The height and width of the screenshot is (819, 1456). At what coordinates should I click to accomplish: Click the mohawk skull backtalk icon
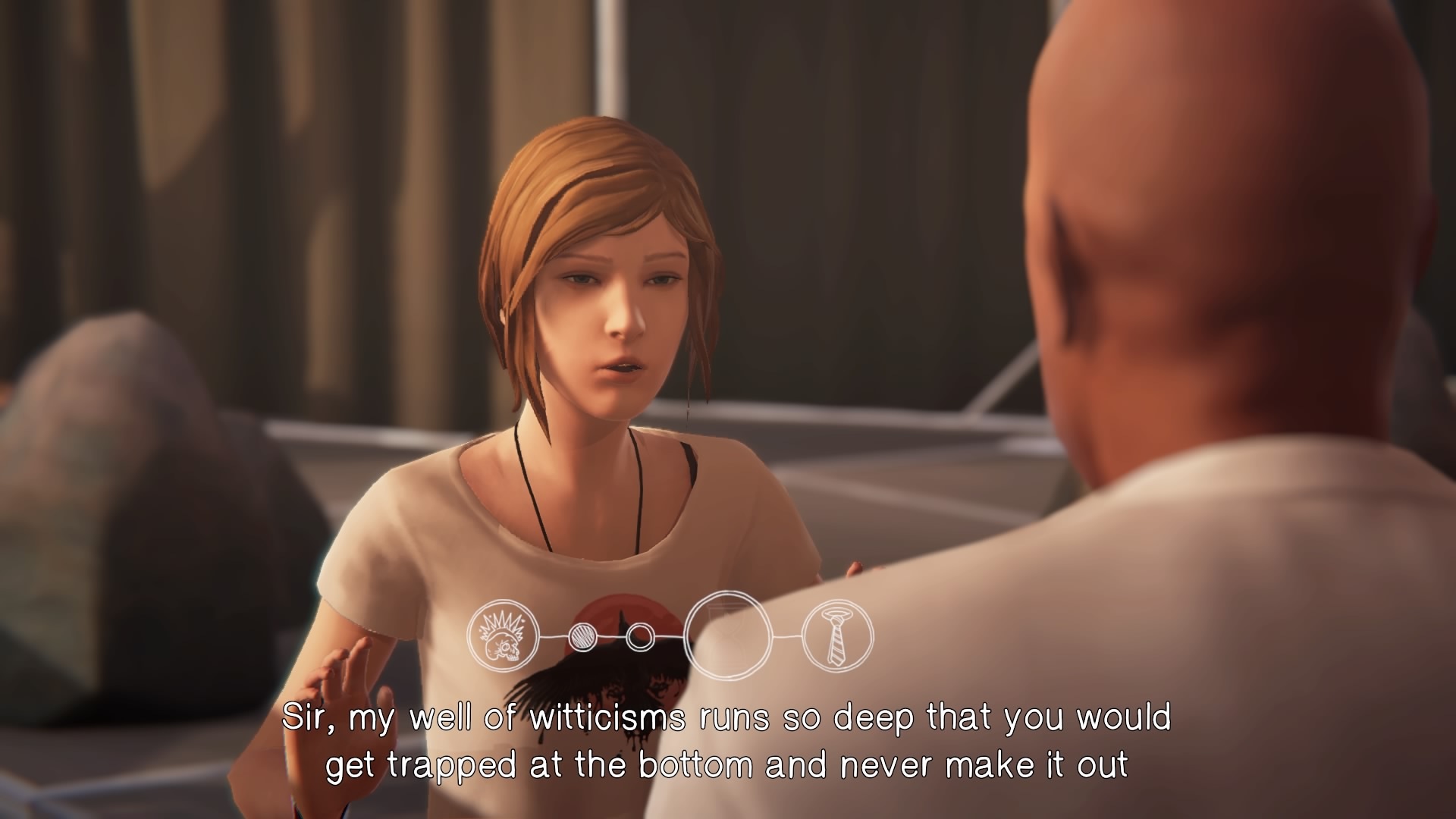click(x=502, y=635)
